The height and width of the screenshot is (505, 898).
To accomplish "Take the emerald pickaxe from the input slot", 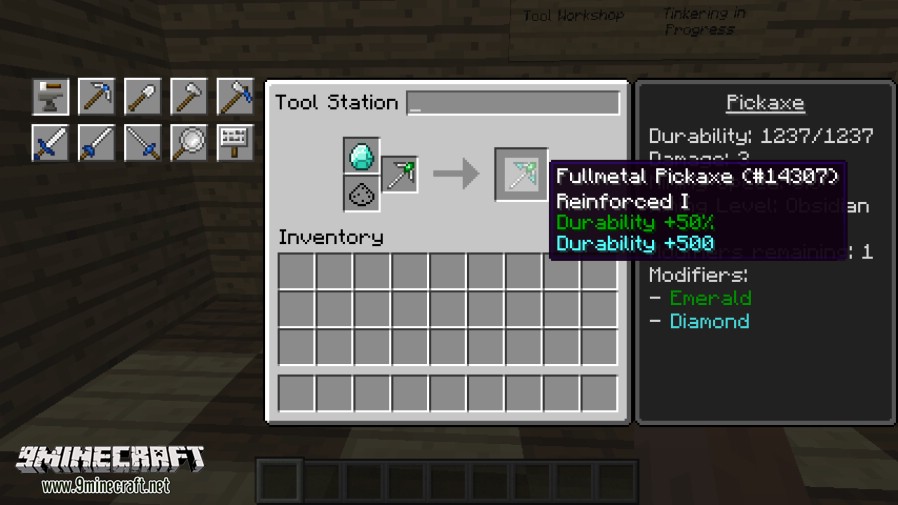I will pos(399,175).
